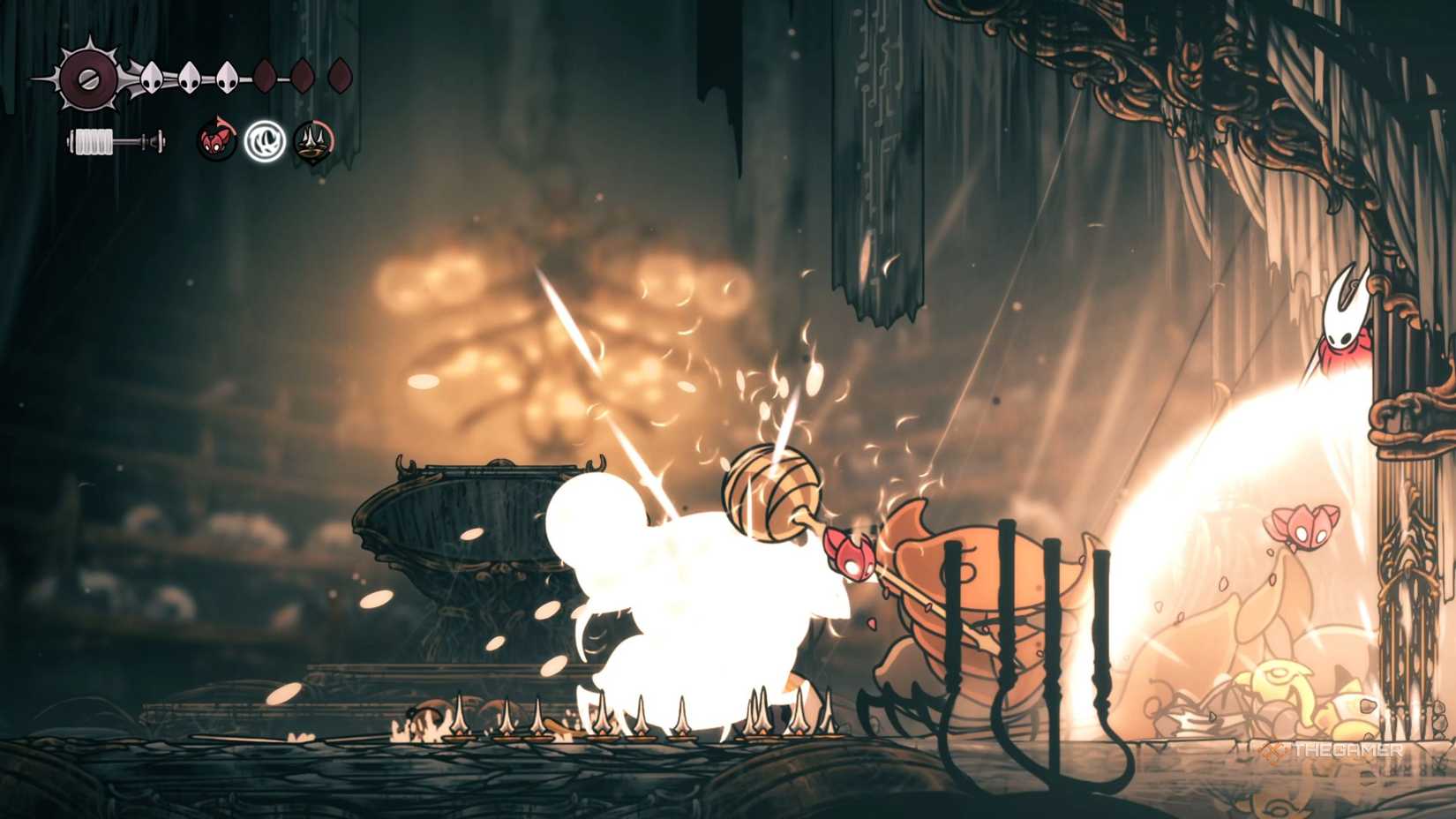Toggle the first empty dark mask slot
The height and width of the screenshot is (819, 1456).
coord(263,76)
